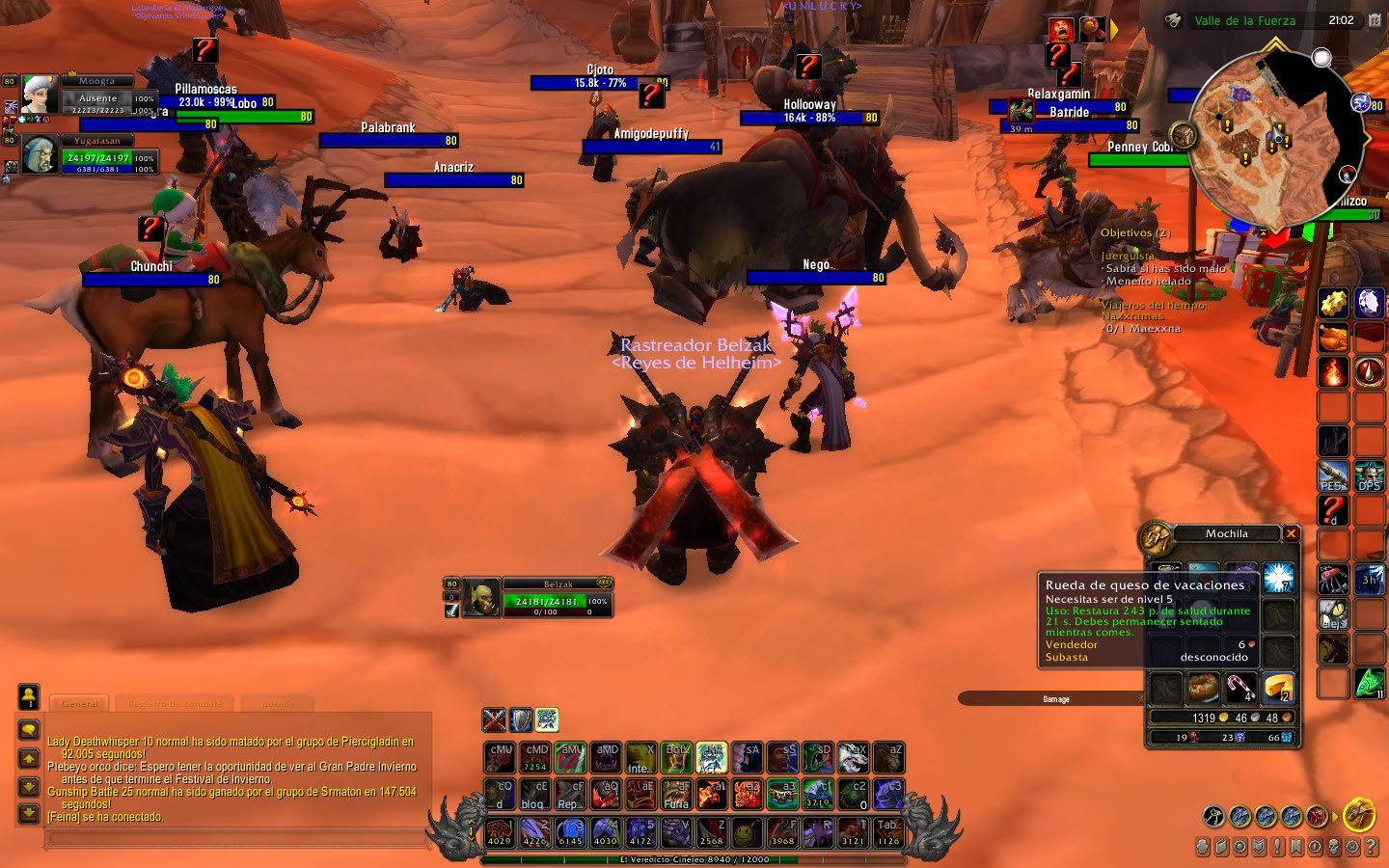Switch to the posada chat tab
This screenshot has width=1389, height=868.
pos(278,703)
